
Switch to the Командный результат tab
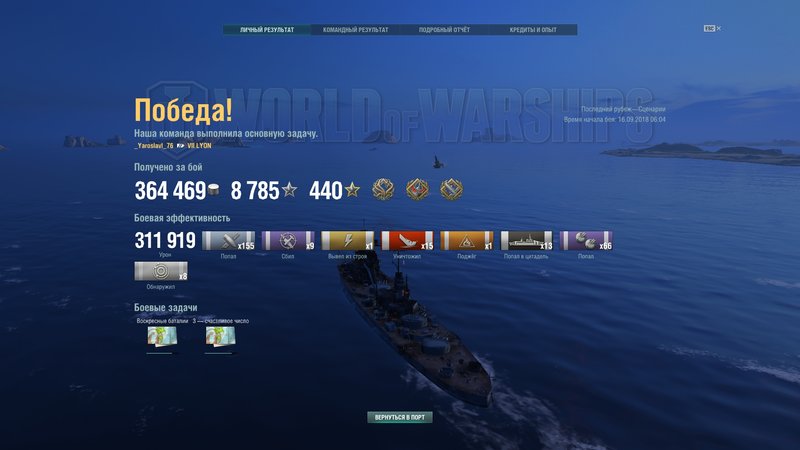pos(355,30)
